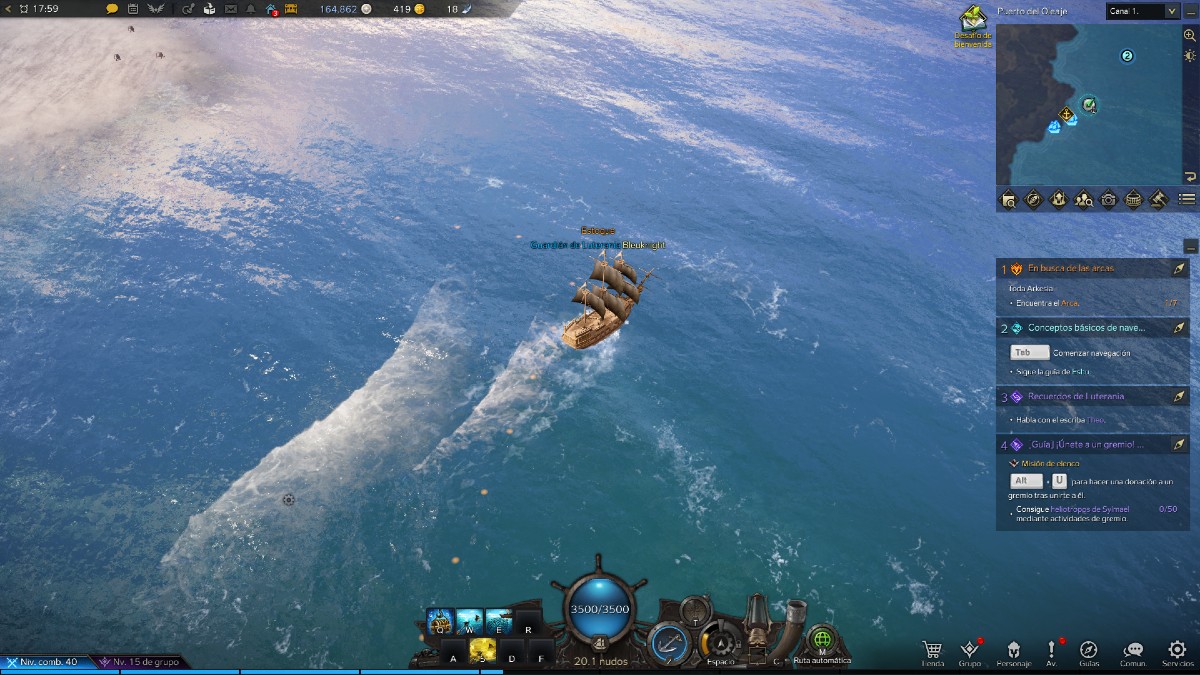Open the auction house gavel icon
This screenshot has height=675, width=1200.
1159,199
